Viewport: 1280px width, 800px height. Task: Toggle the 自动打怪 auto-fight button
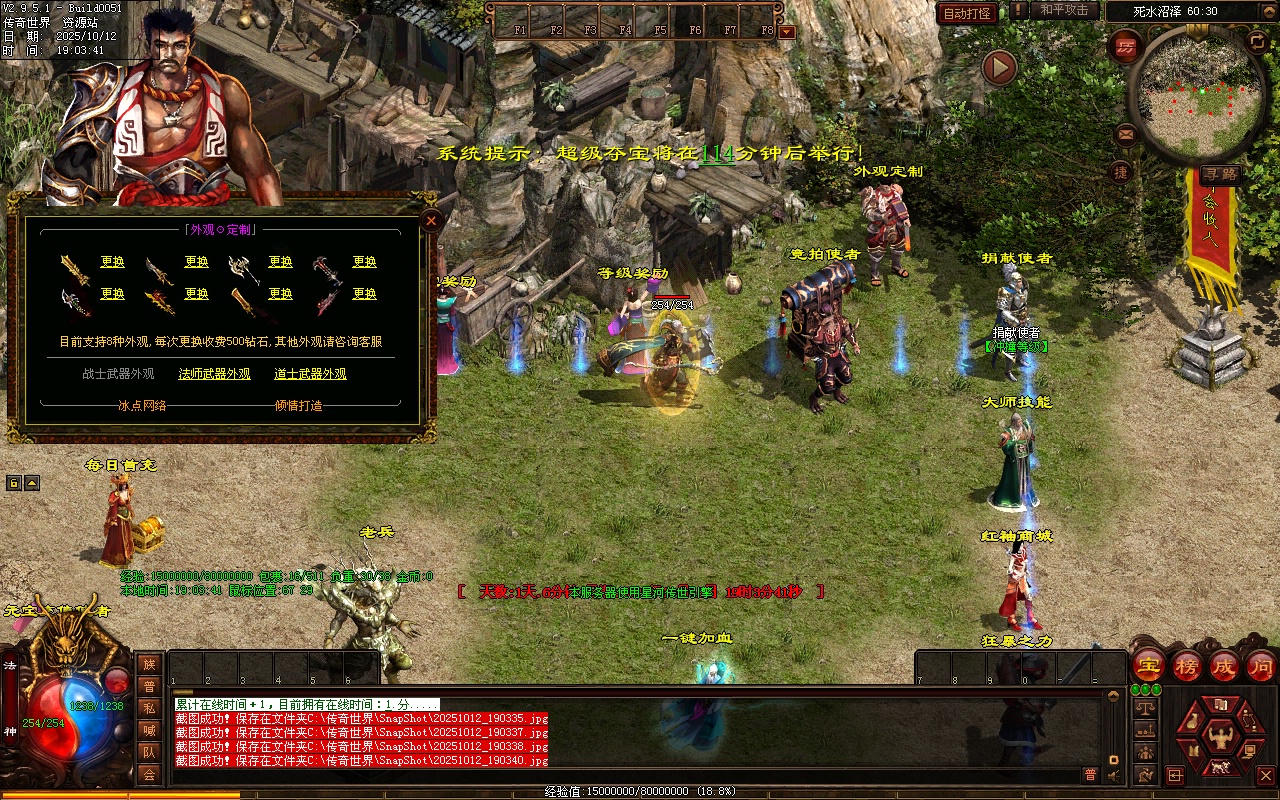968,13
